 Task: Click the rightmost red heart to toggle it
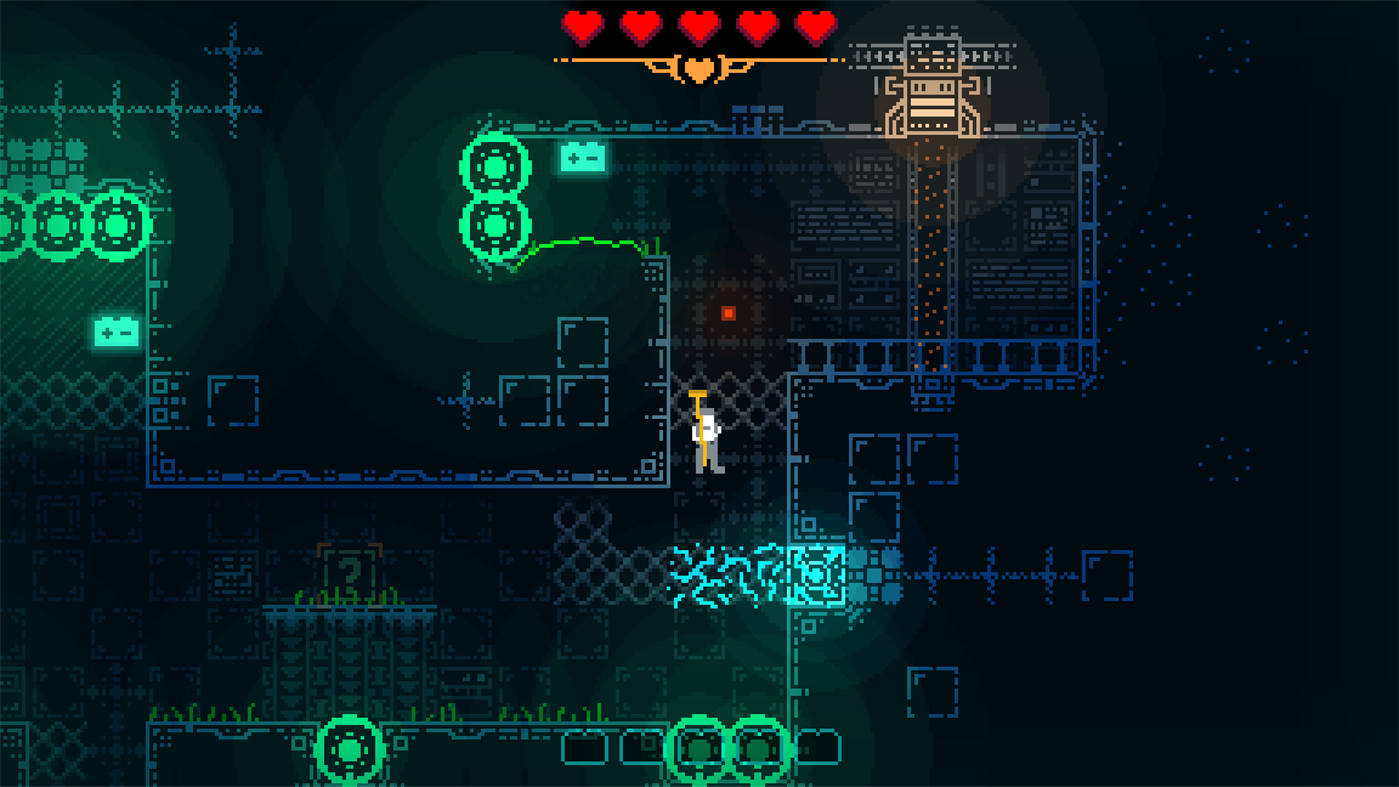pyautogui.click(x=814, y=28)
